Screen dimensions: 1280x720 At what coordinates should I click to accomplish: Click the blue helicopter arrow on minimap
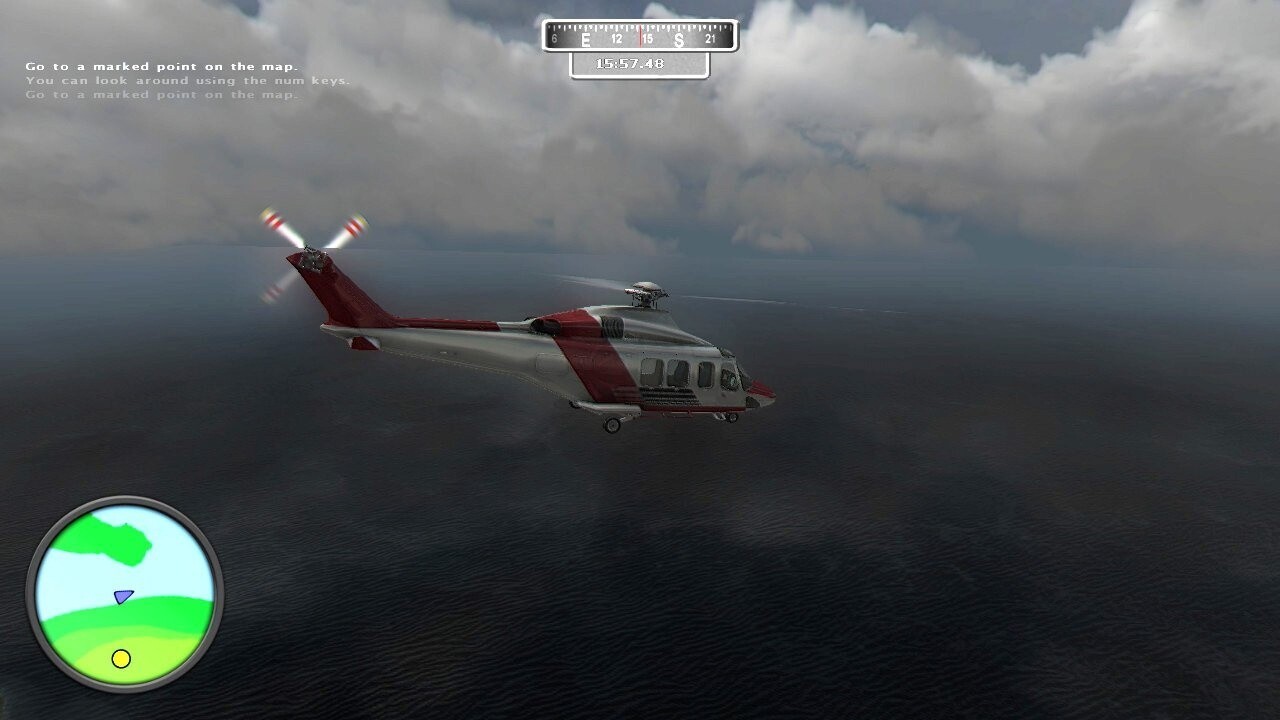coord(123,597)
